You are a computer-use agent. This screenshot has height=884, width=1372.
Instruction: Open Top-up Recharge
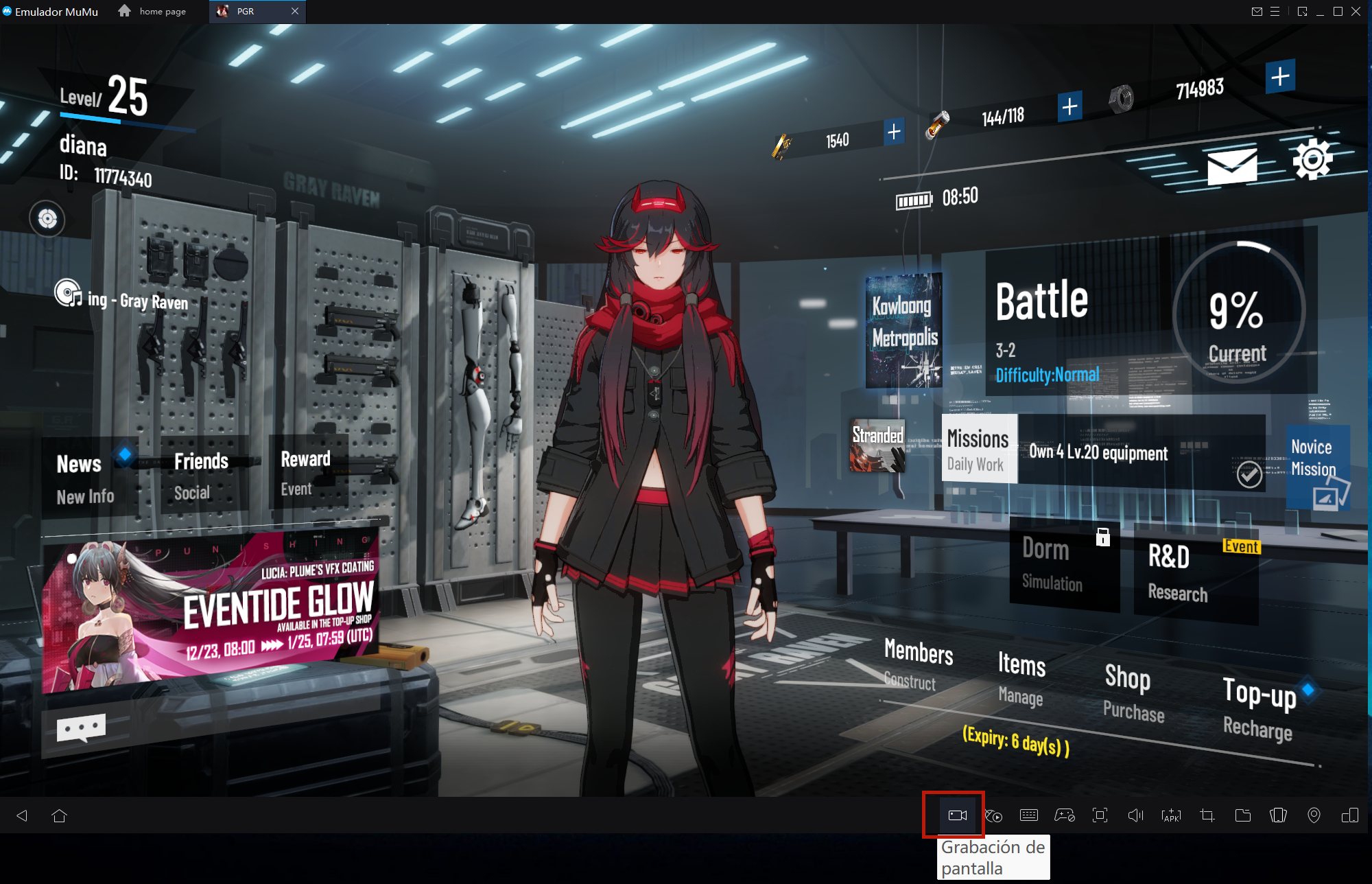coord(1259,708)
